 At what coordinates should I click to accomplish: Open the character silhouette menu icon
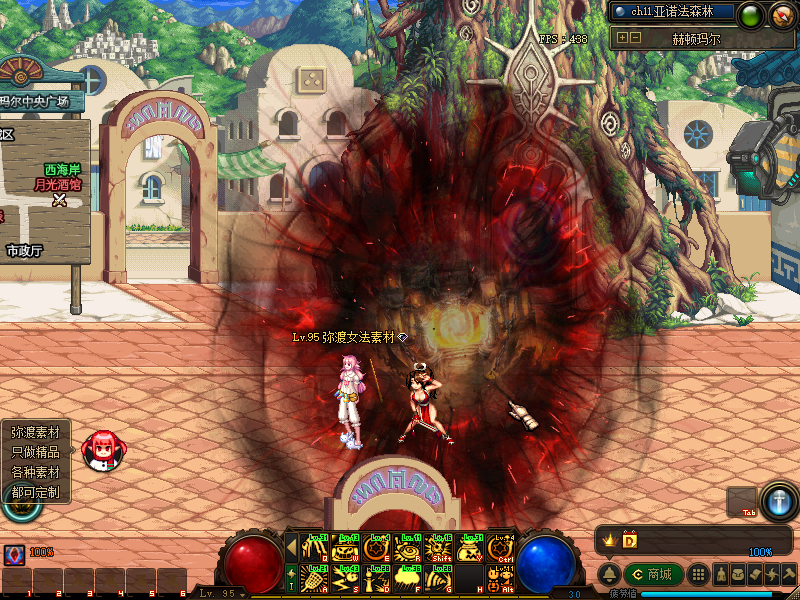pos(720,575)
